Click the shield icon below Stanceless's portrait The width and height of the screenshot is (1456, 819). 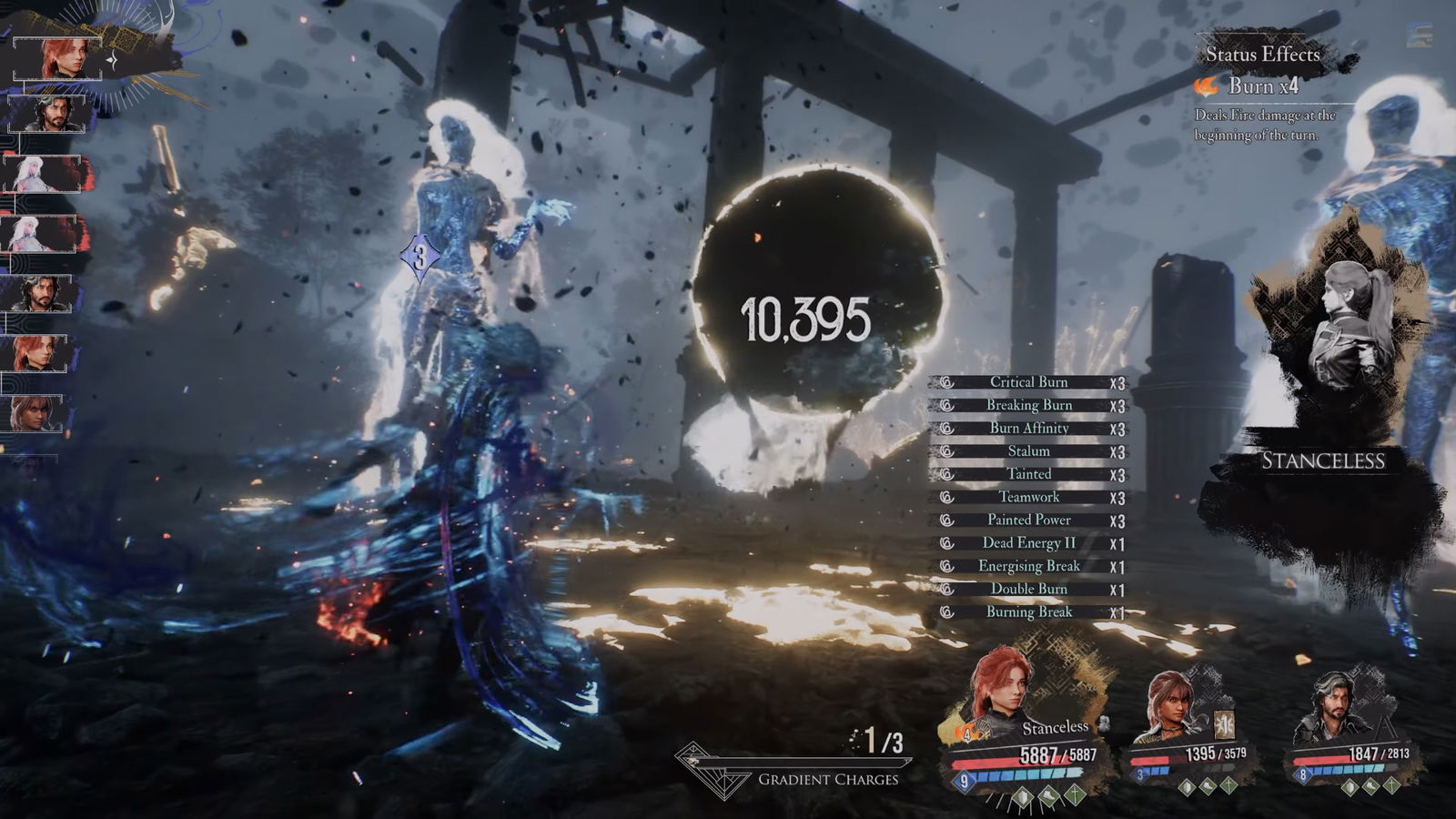1022,796
